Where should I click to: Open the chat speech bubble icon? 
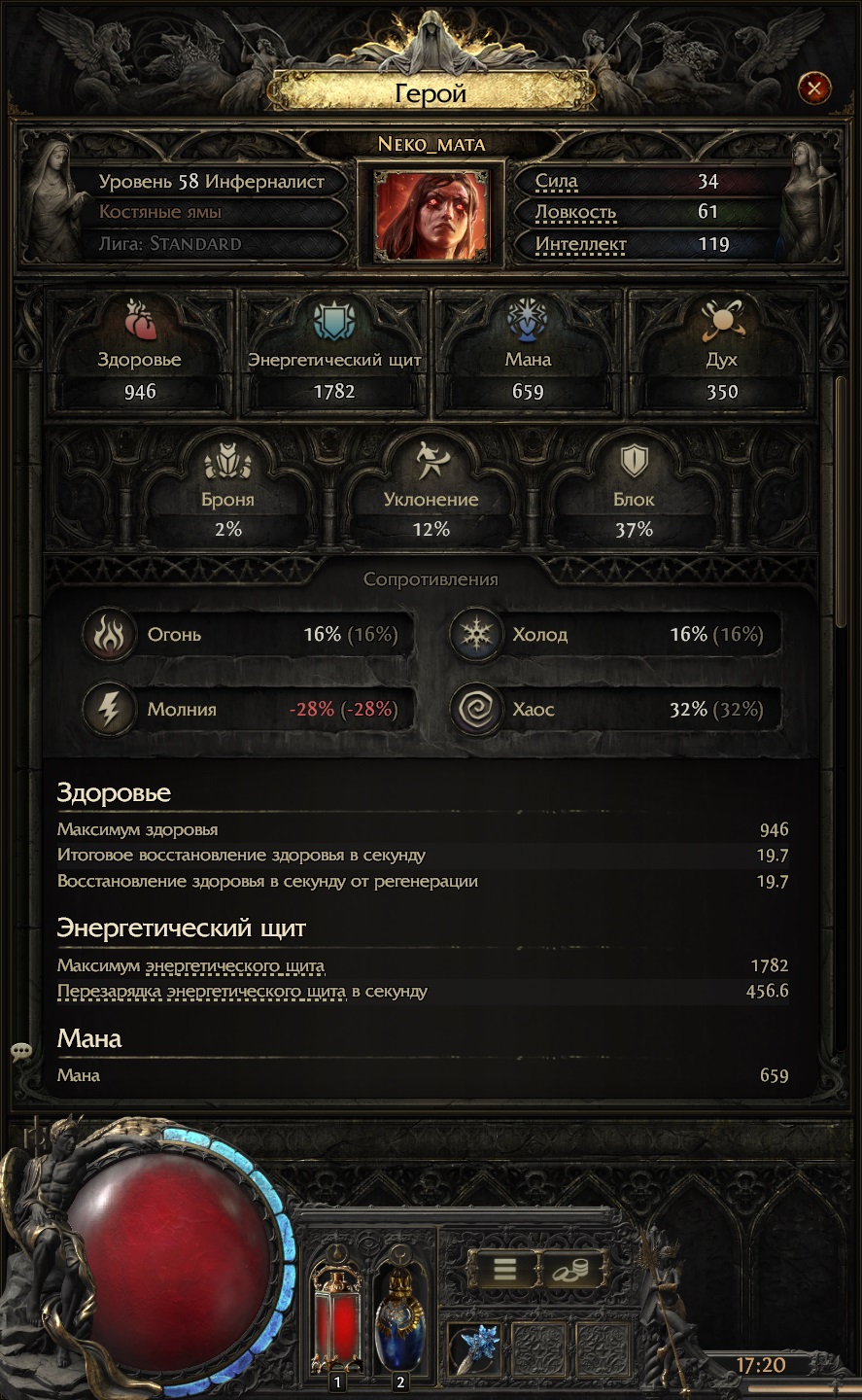pyautogui.click(x=21, y=1051)
